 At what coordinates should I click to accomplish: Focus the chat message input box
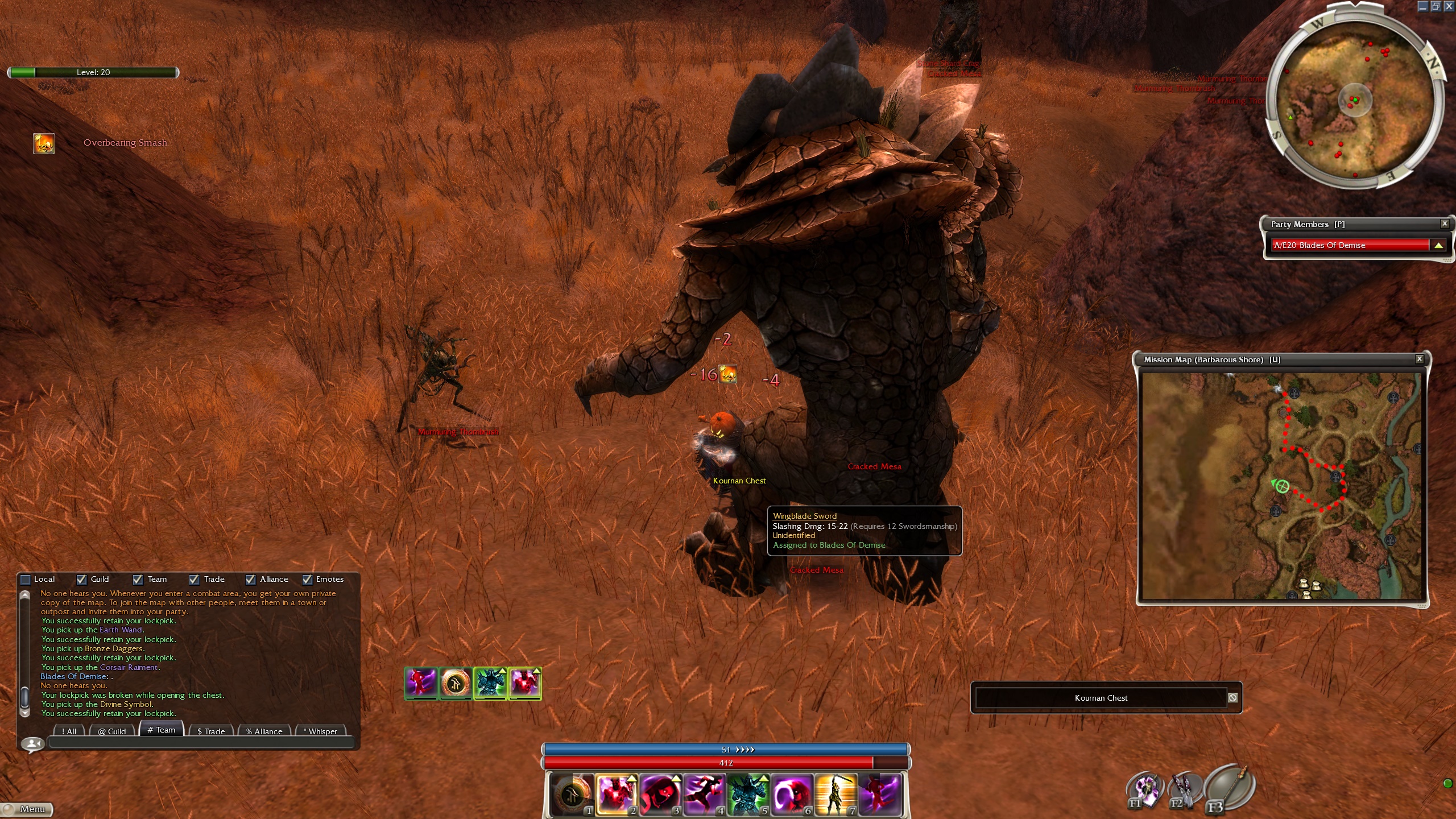click(x=201, y=742)
